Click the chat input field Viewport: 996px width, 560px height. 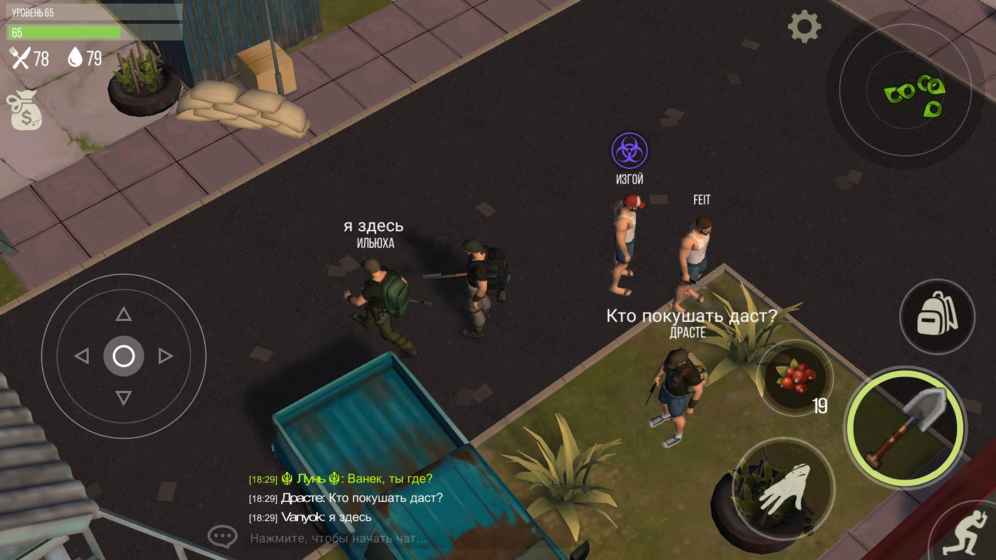click(x=340, y=538)
